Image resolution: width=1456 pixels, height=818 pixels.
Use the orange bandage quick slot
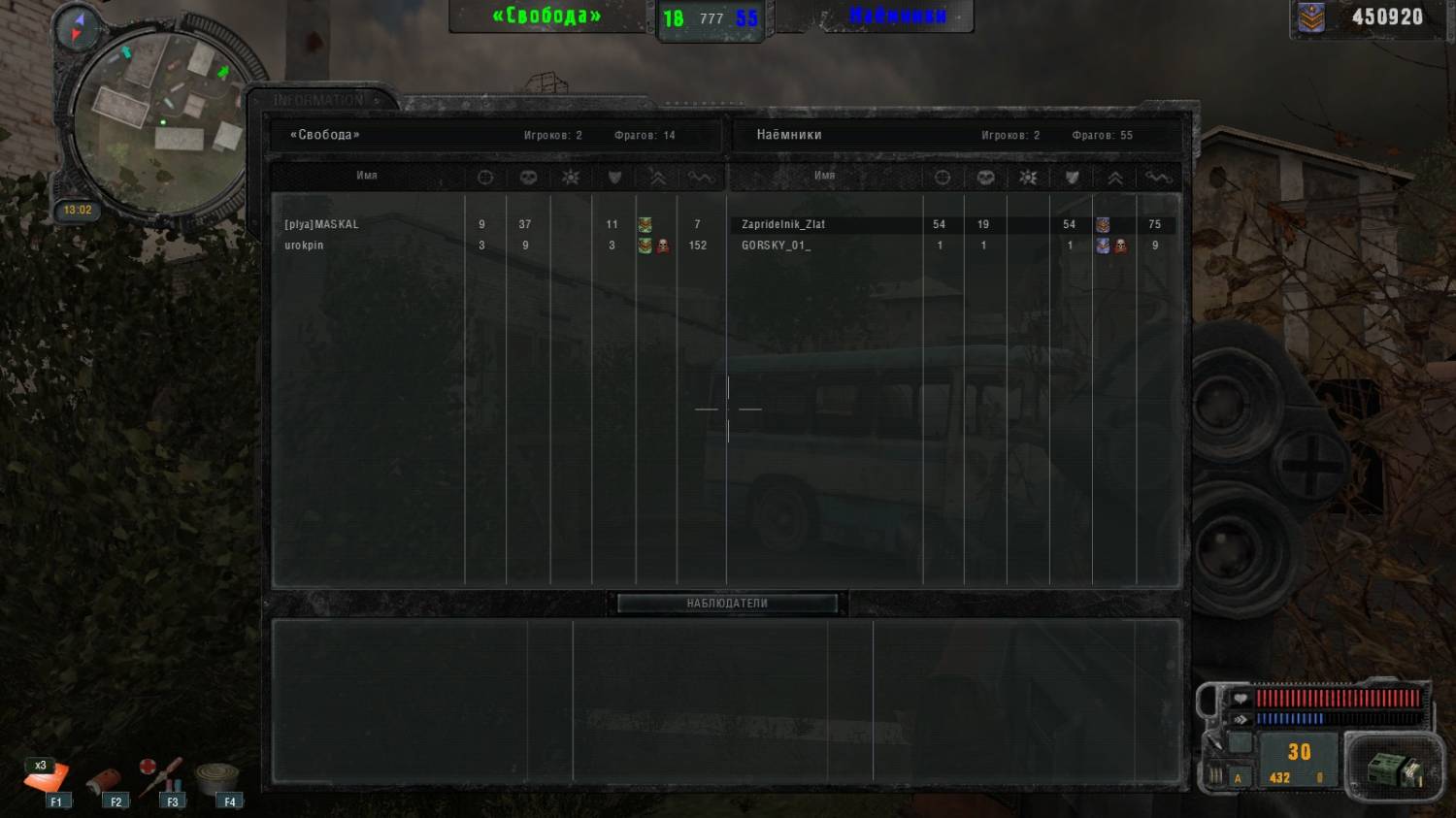coord(47,779)
